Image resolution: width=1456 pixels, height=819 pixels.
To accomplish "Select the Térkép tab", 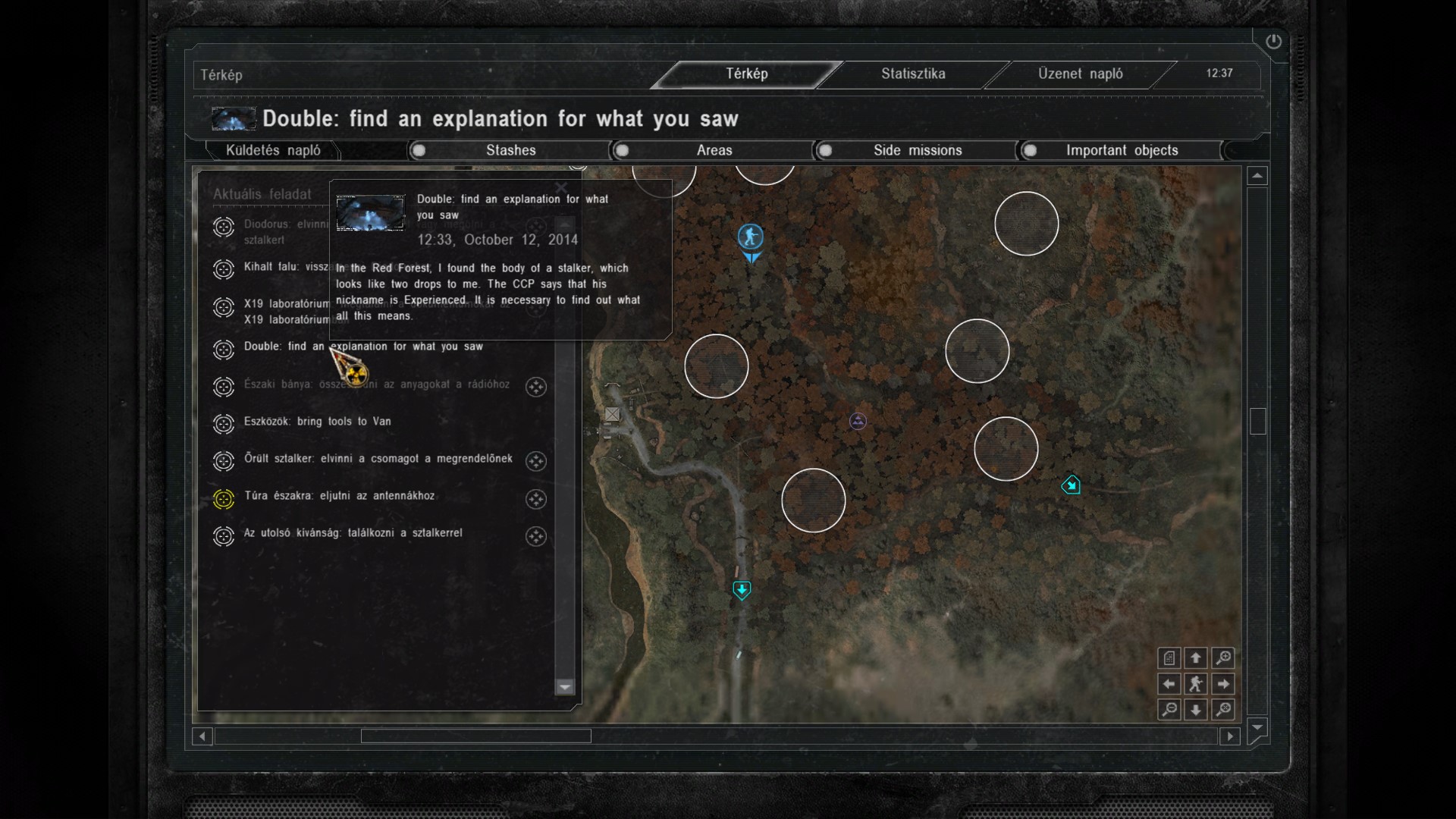I will pos(747,74).
